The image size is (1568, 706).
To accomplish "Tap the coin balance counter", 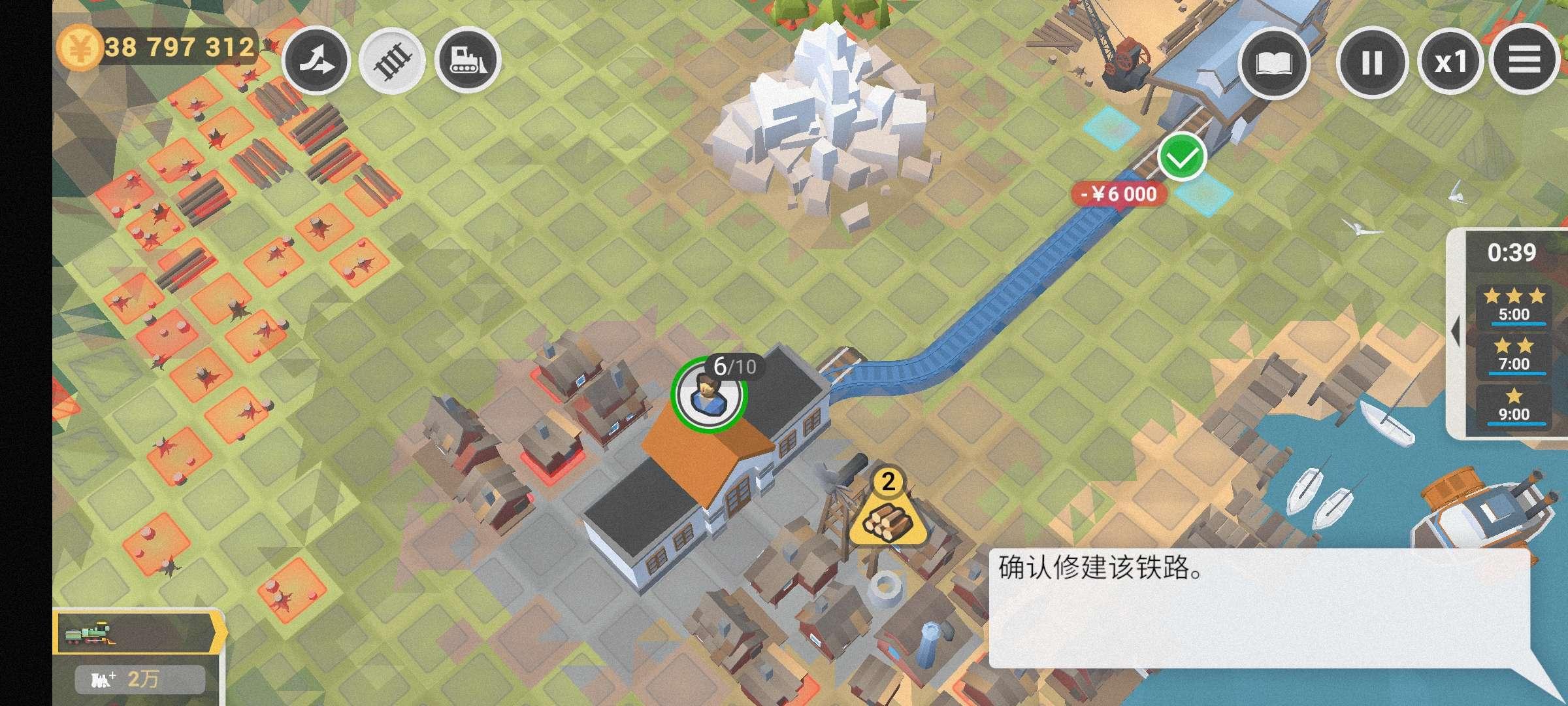I will [157, 47].
